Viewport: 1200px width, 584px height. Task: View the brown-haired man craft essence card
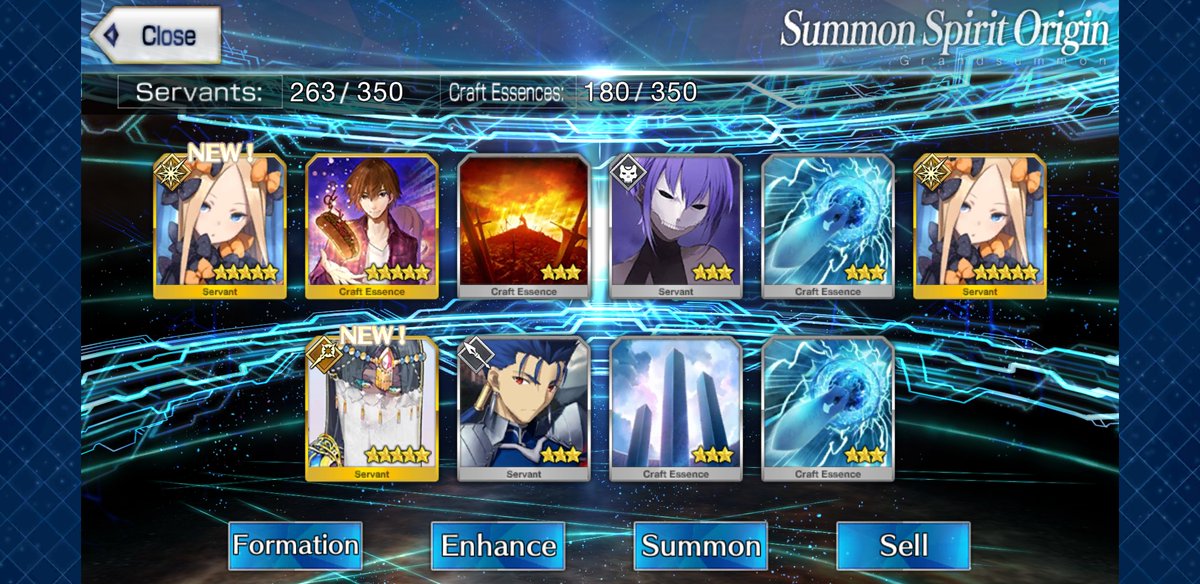(x=371, y=226)
